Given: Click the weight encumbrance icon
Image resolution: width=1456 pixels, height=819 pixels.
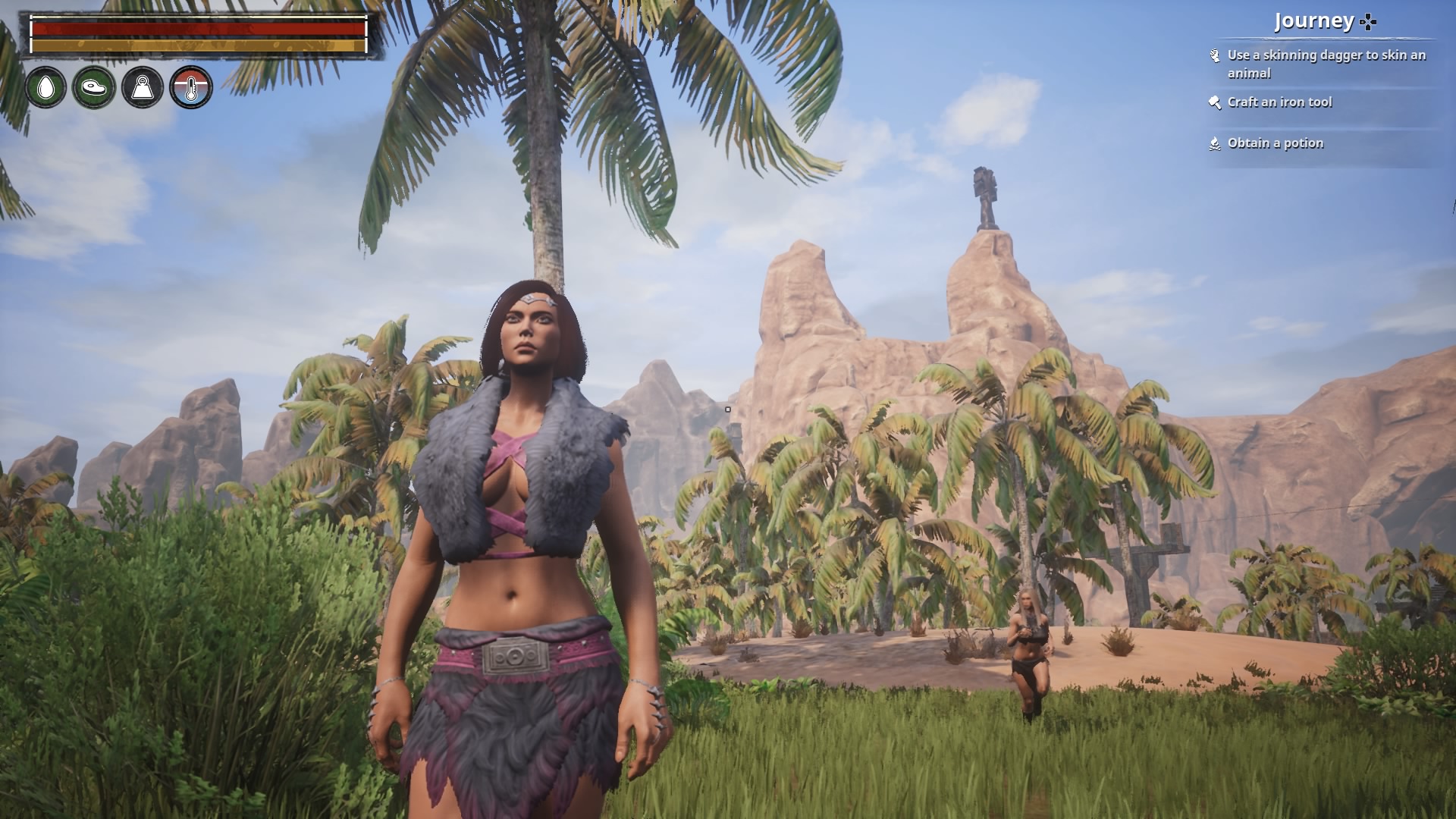Looking at the screenshot, I should [143, 87].
